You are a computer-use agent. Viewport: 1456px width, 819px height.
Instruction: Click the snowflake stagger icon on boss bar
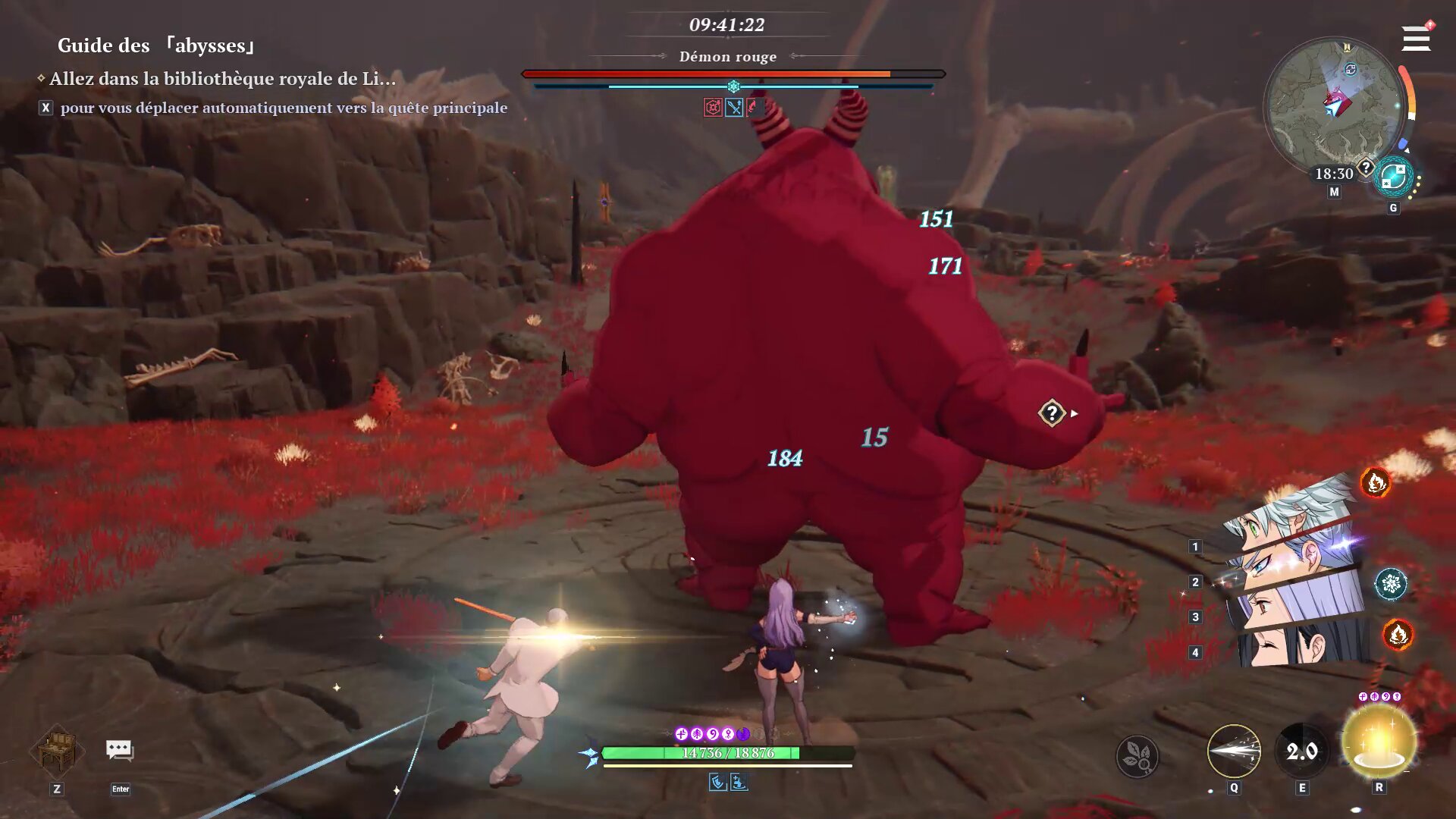[x=731, y=86]
